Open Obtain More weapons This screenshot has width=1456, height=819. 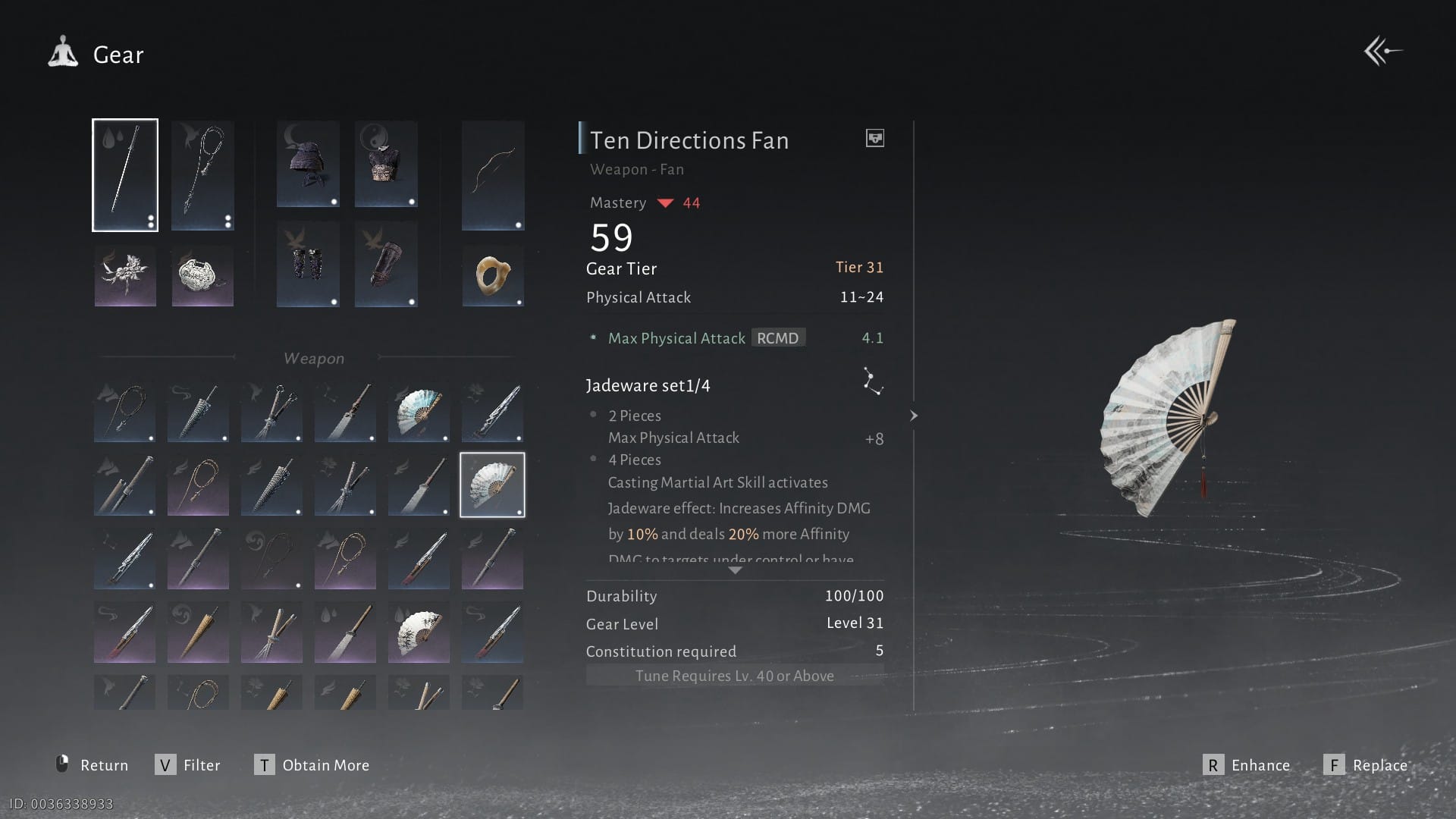pyautogui.click(x=312, y=765)
